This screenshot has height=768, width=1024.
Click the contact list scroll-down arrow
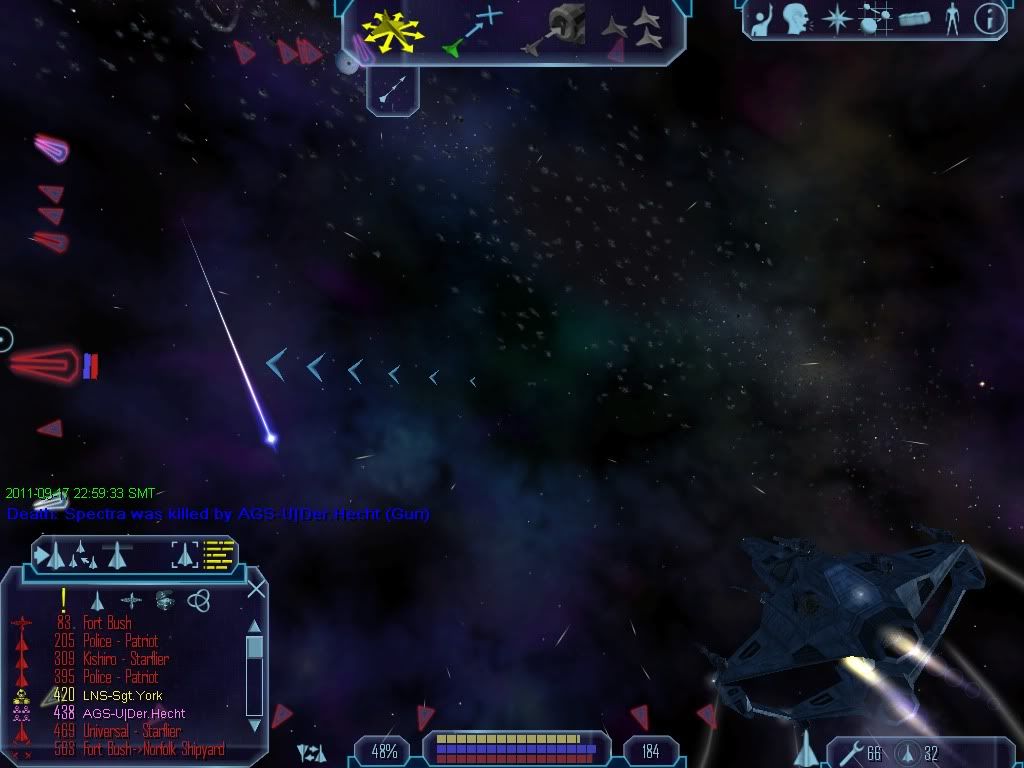254,723
